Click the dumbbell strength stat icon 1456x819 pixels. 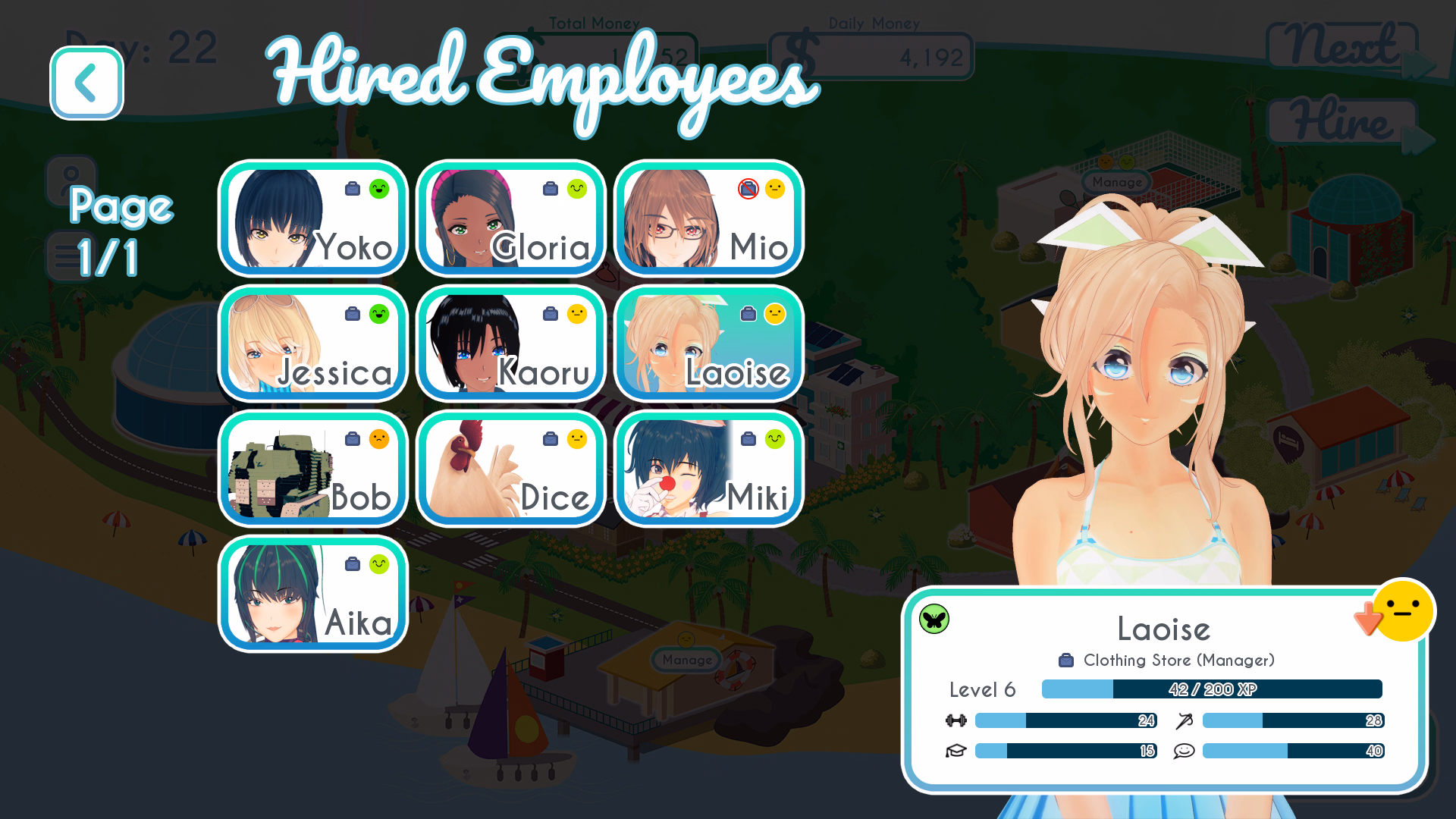[957, 720]
